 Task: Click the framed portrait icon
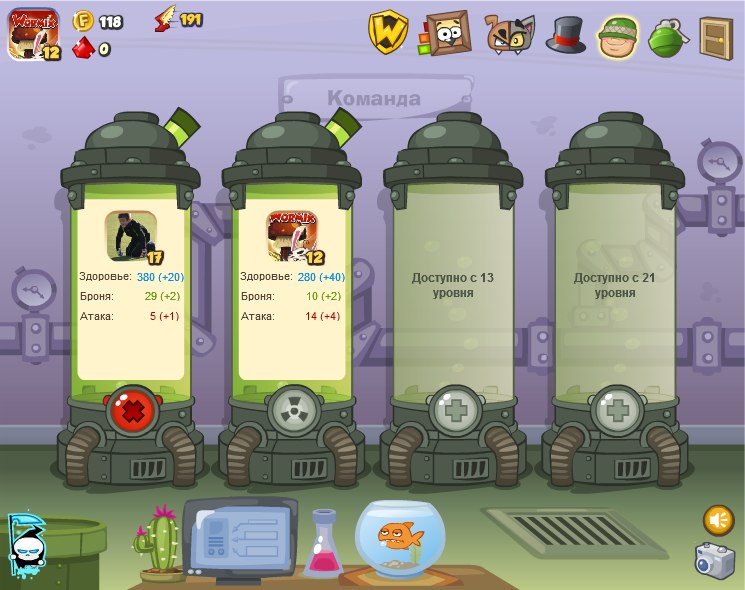447,34
